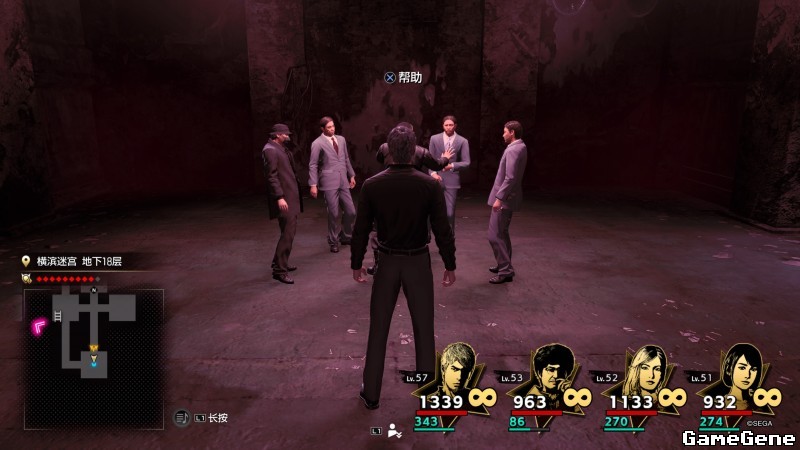Choose the Lv.53 party member portrait
Viewport: 800px width, 450px height.
[554, 370]
